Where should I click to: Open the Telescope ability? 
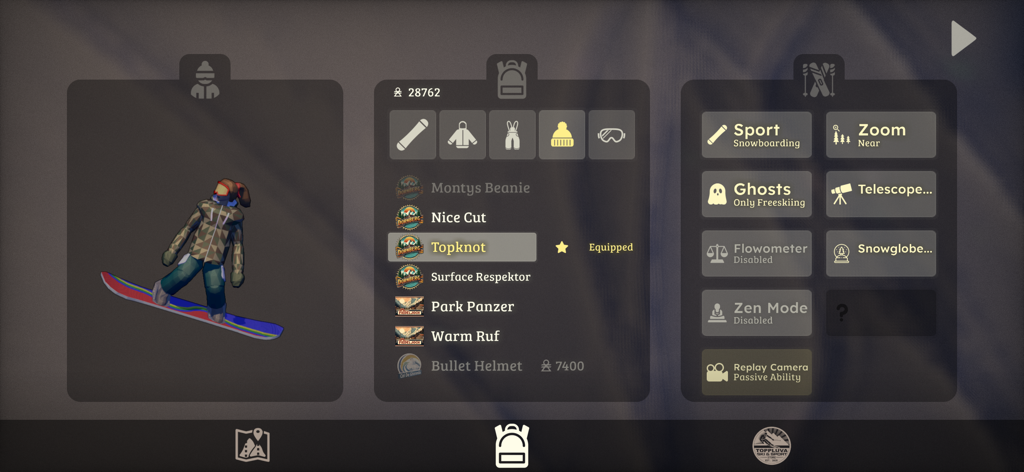(x=881, y=194)
